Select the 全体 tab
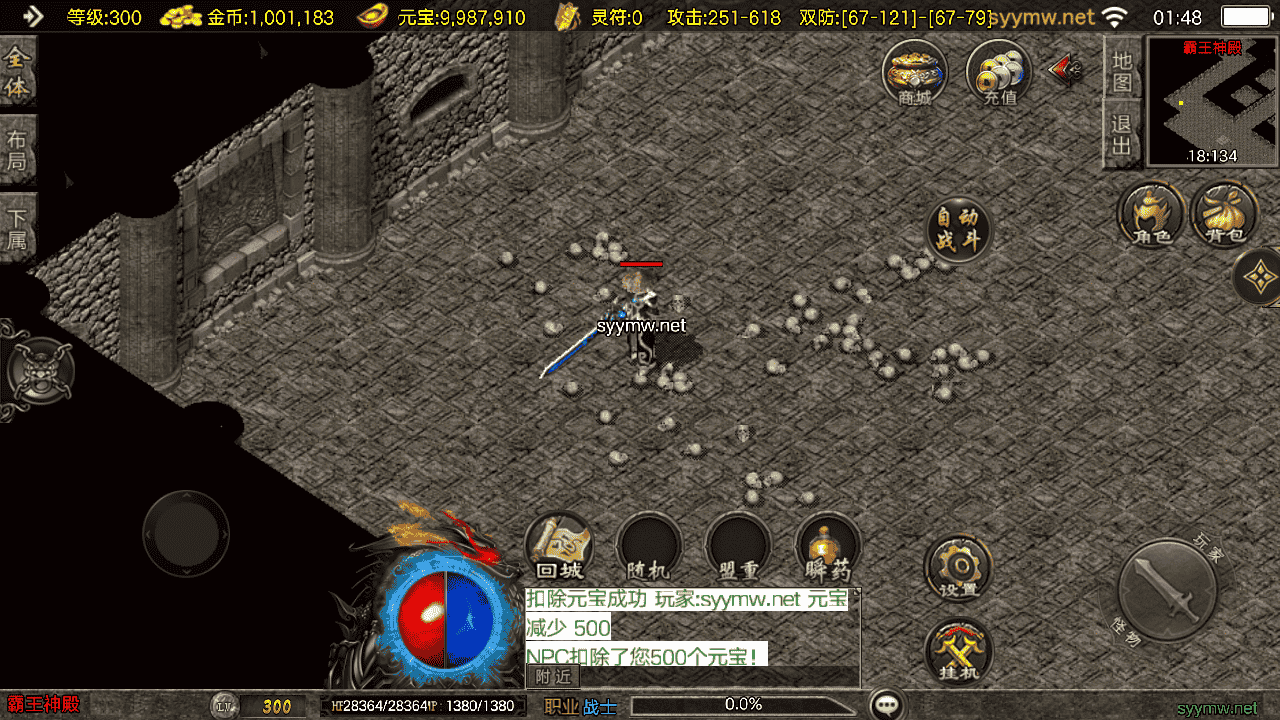Image resolution: width=1280 pixels, height=720 pixels. click(17, 73)
